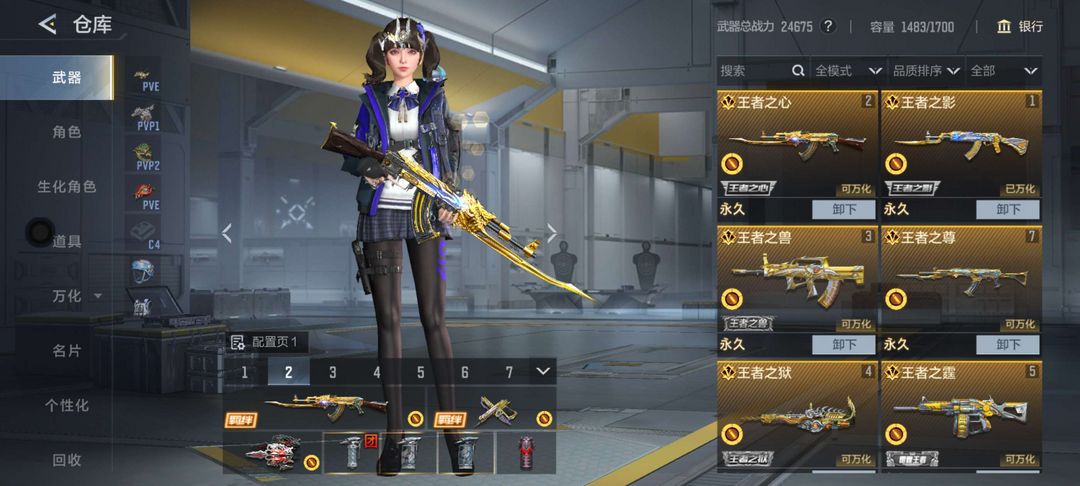Image resolution: width=1080 pixels, height=486 pixels.
Task: Open the weapon power question mark help
Action: 827,26
